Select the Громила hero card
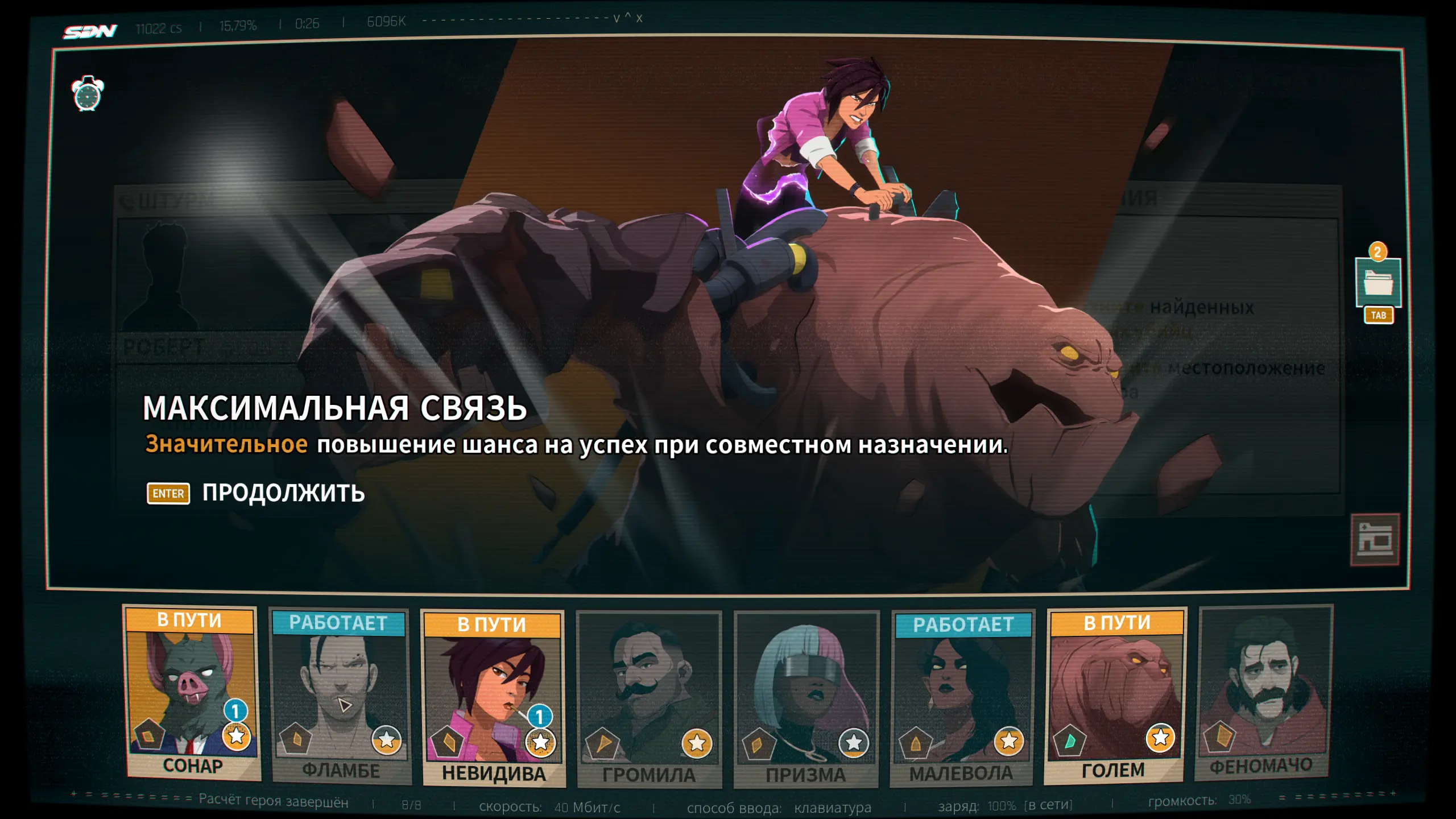This screenshot has width=1456, height=819. click(649, 700)
